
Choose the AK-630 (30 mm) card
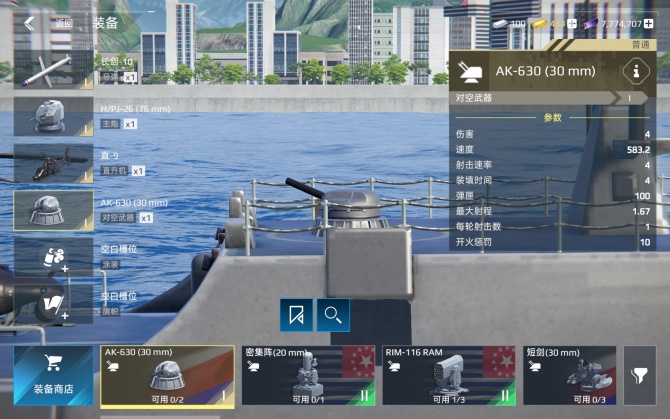tap(167, 375)
